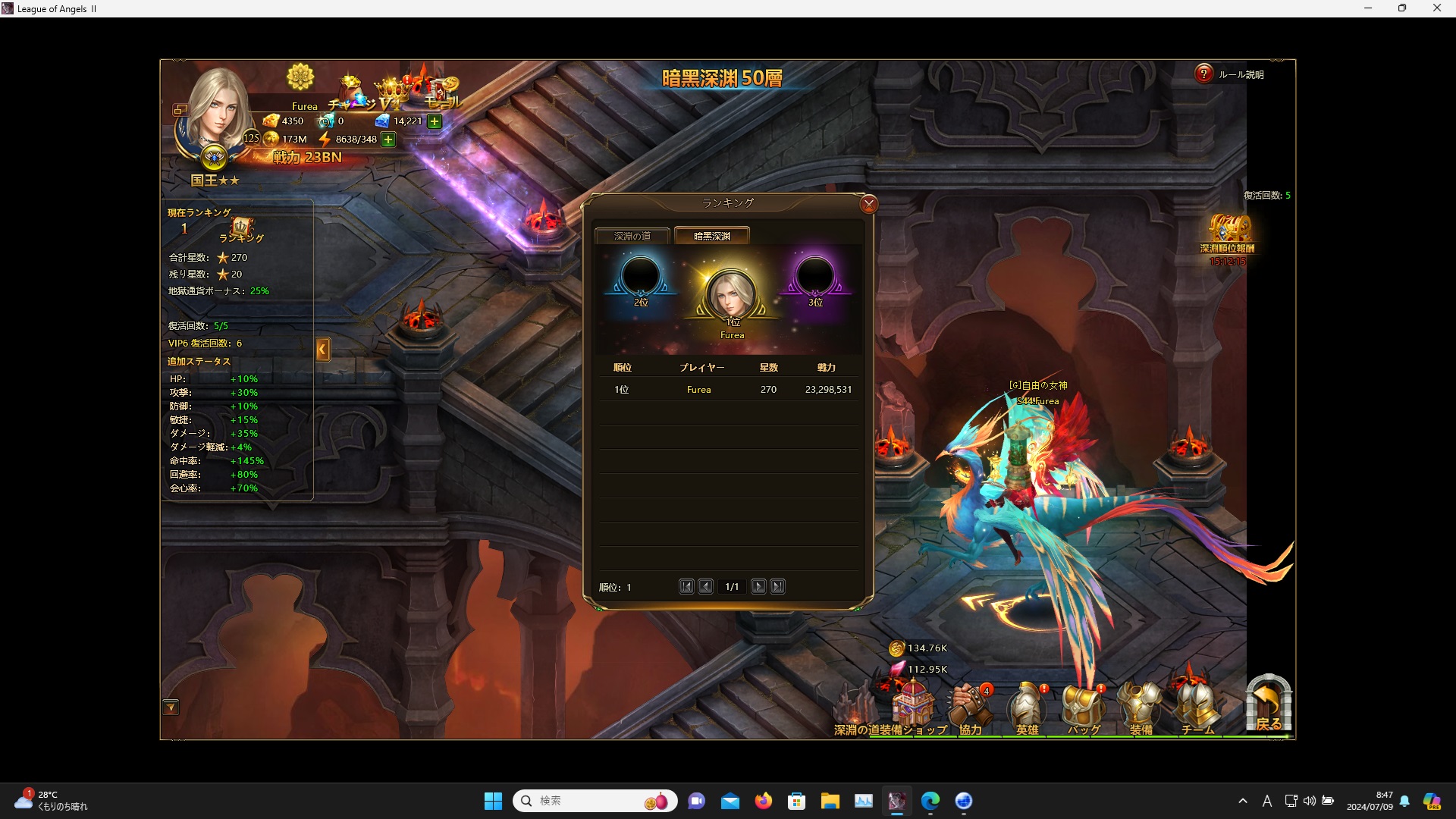Go to the next ranking page
The height and width of the screenshot is (819, 1456).
pyautogui.click(x=758, y=586)
